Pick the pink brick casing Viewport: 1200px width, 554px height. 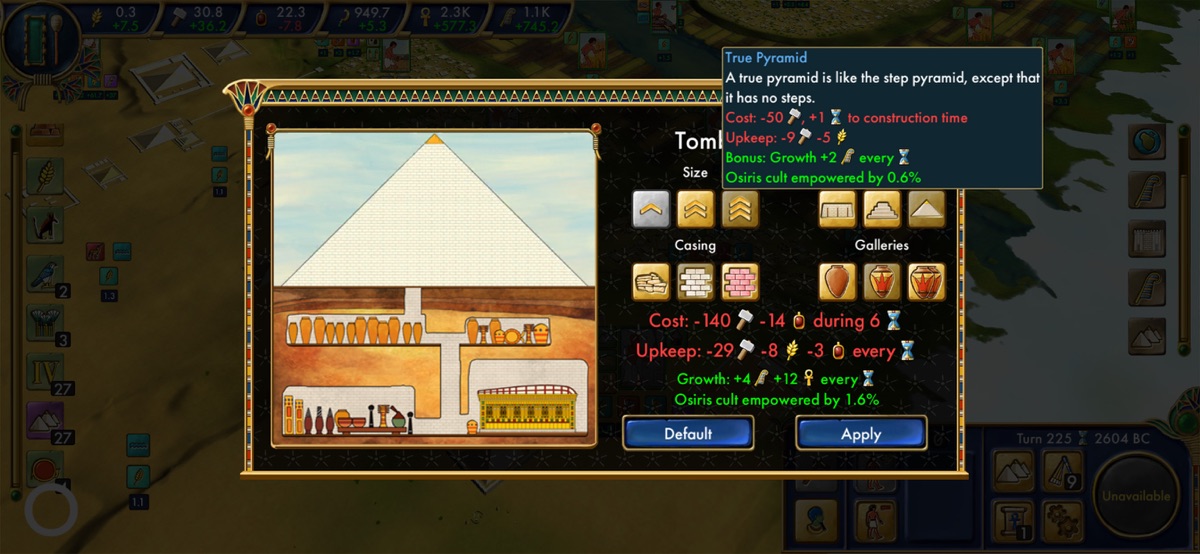[x=740, y=282]
